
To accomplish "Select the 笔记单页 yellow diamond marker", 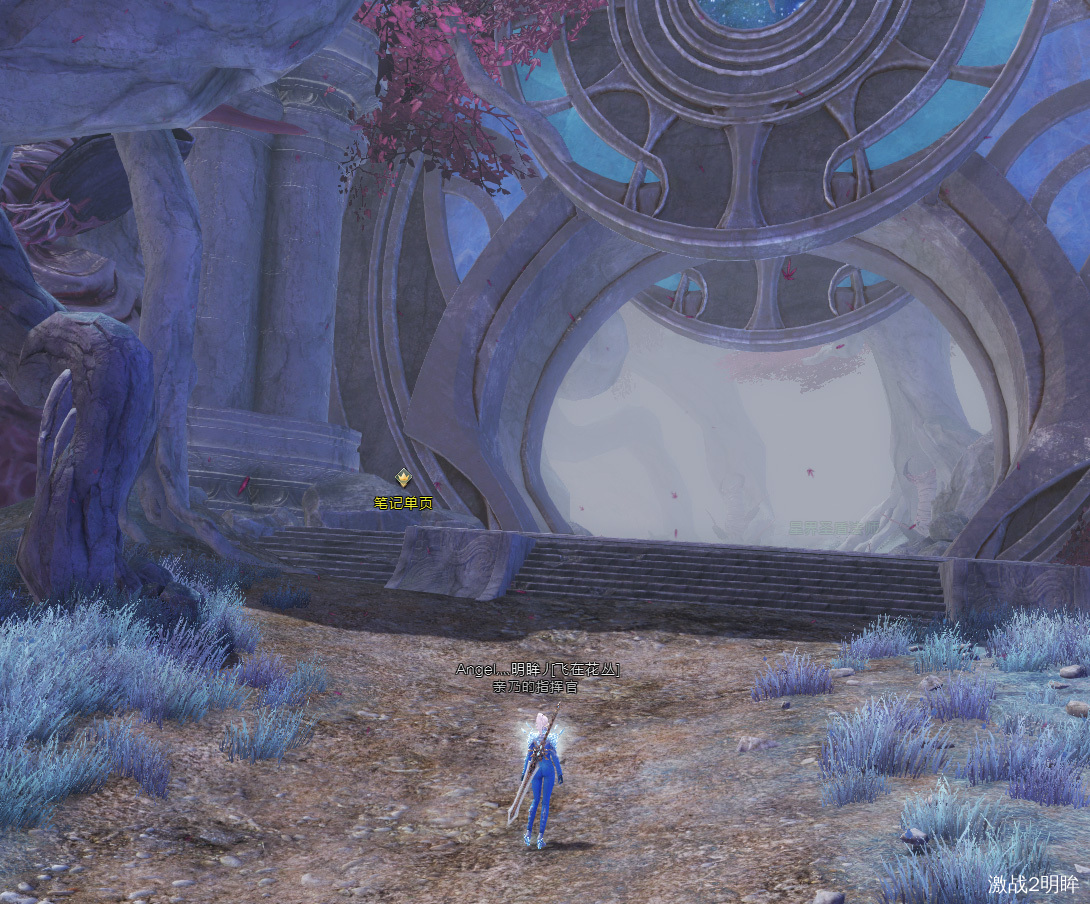I will point(403,478).
